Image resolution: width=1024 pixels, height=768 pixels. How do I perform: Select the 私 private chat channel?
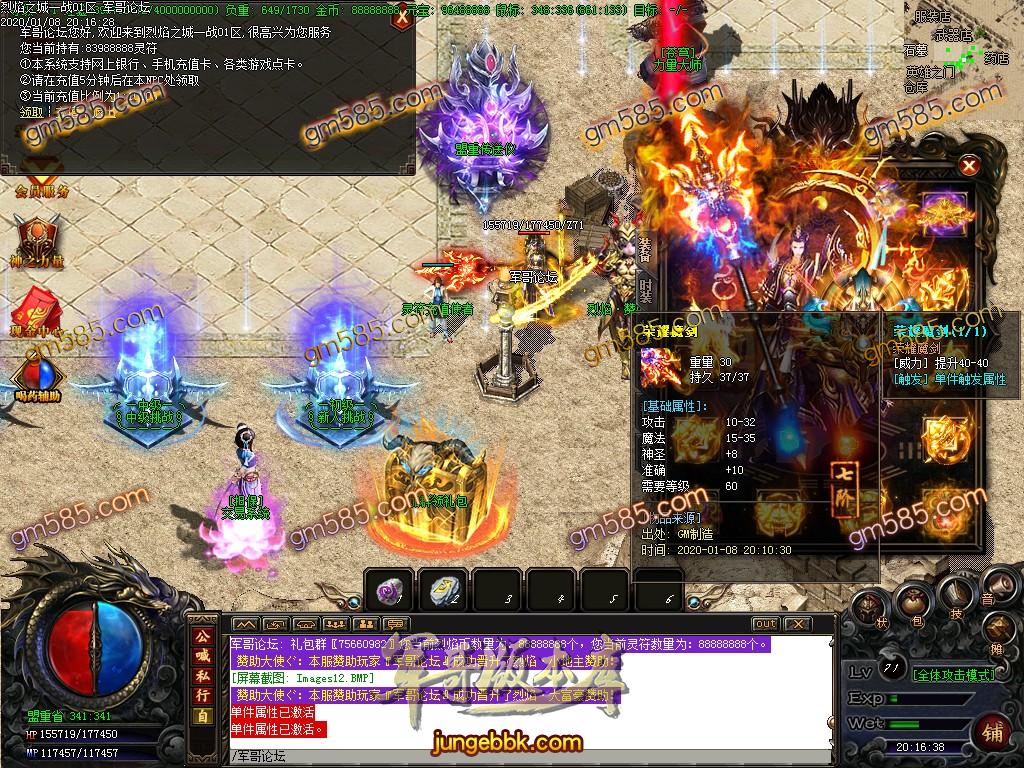coord(203,676)
